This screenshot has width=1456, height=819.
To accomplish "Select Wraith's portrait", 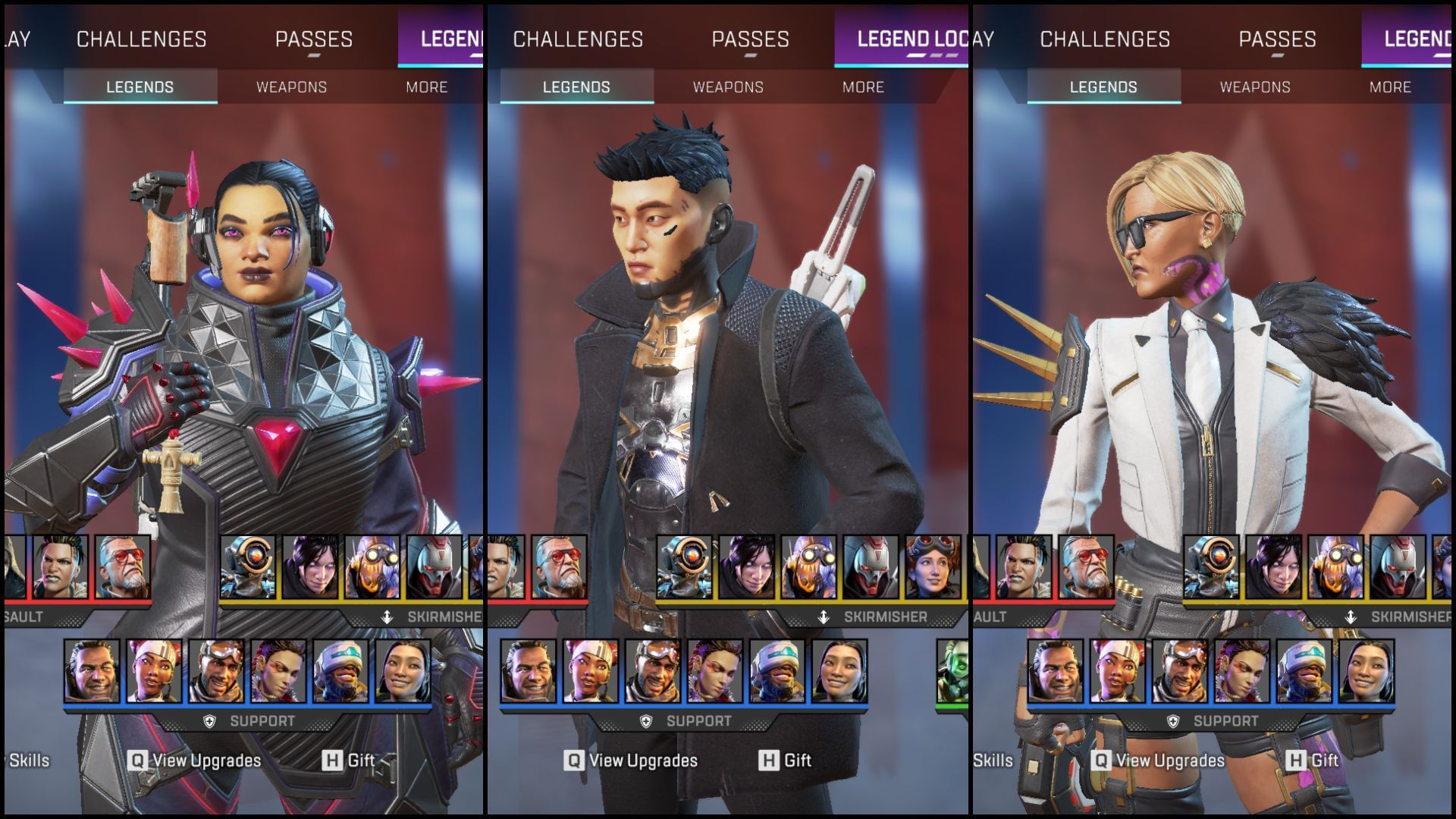I will 748,567.
